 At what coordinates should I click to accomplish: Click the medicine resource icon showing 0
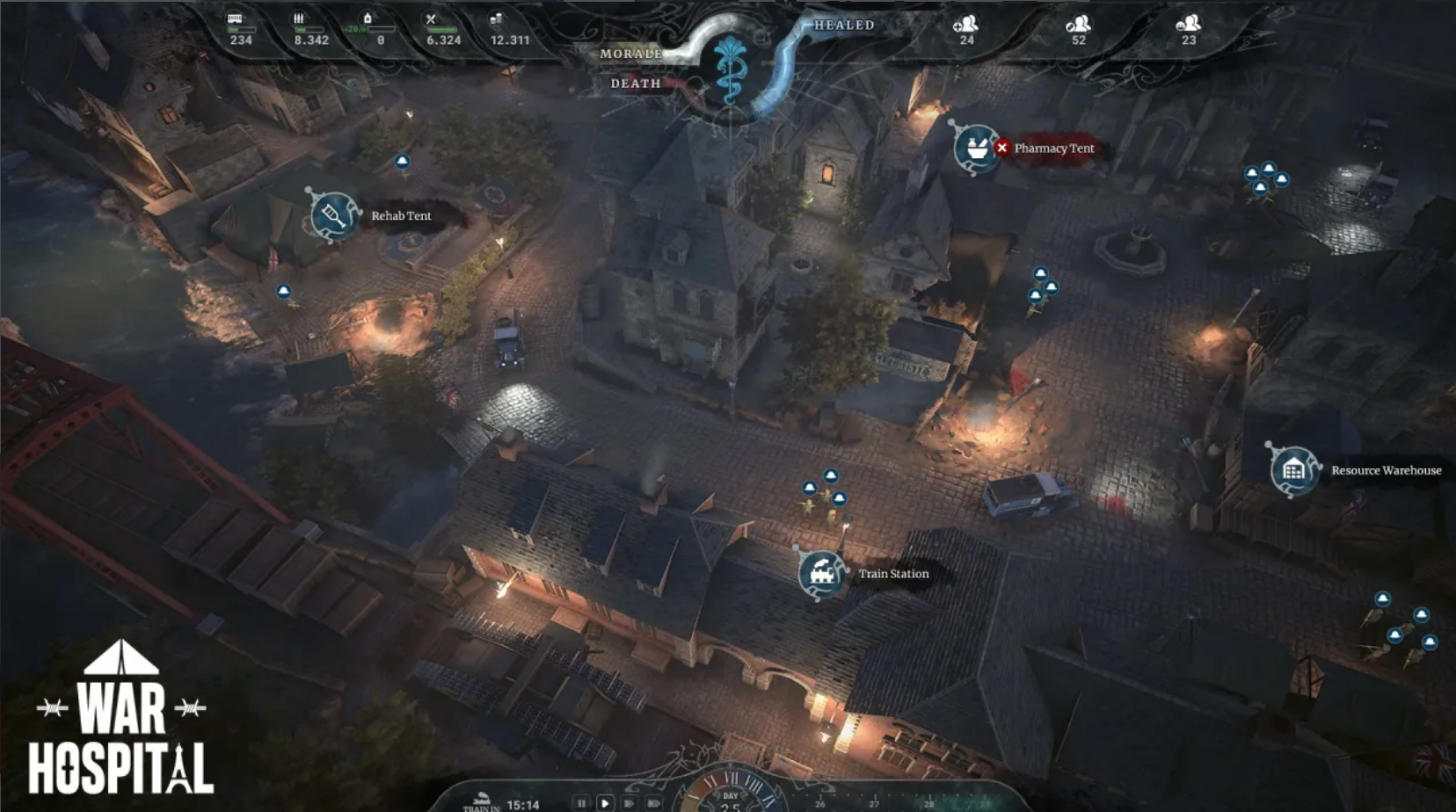(368, 18)
